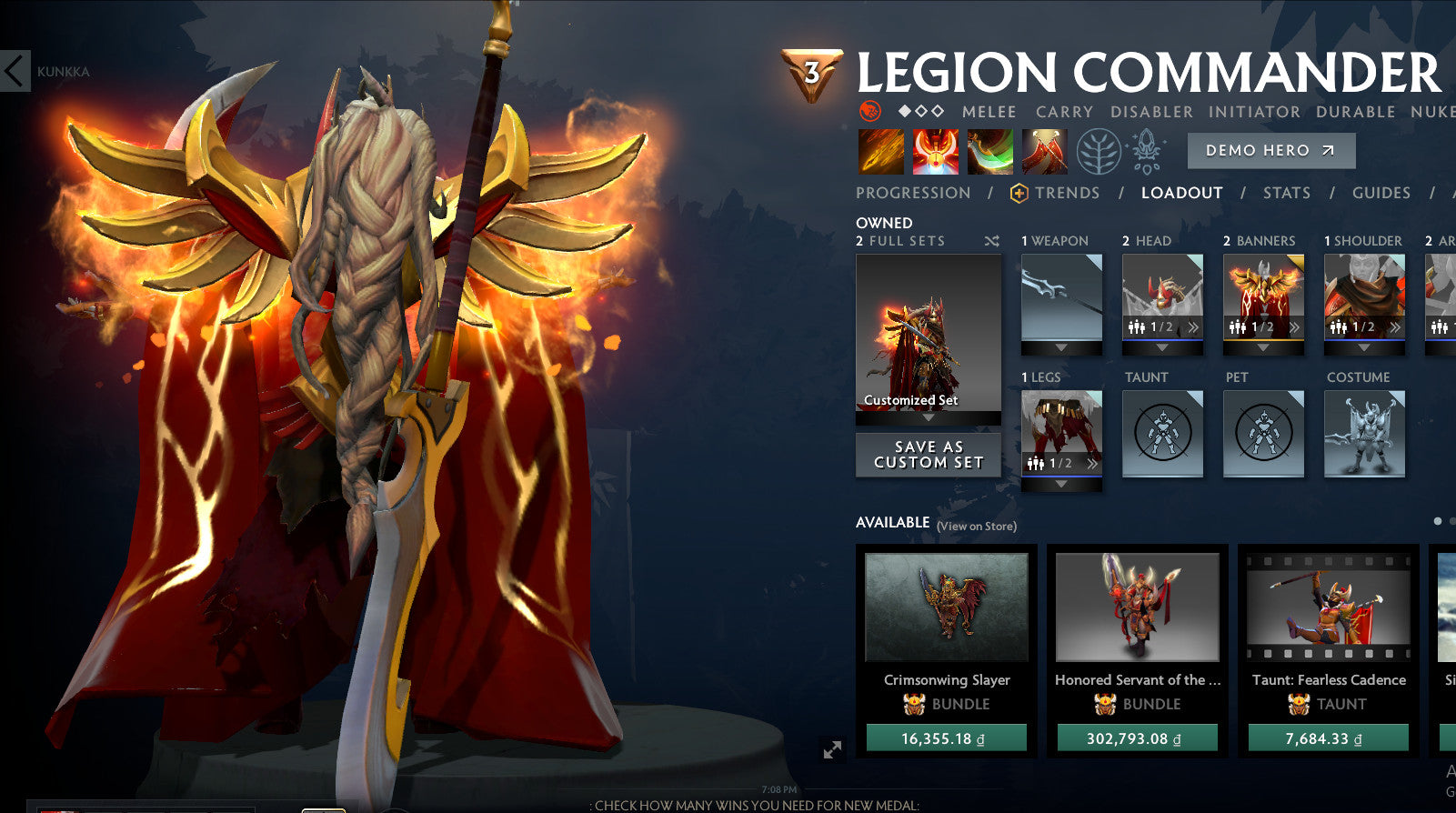Image resolution: width=1456 pixels, height=813 pixels.
Task: Open the hero talent tree icon
Action: coord(1100,150)
